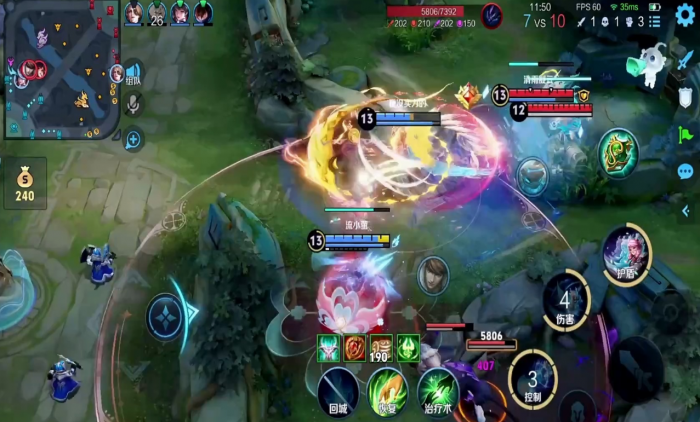
Task: Toggle the muted microphone
Action: 133,104
